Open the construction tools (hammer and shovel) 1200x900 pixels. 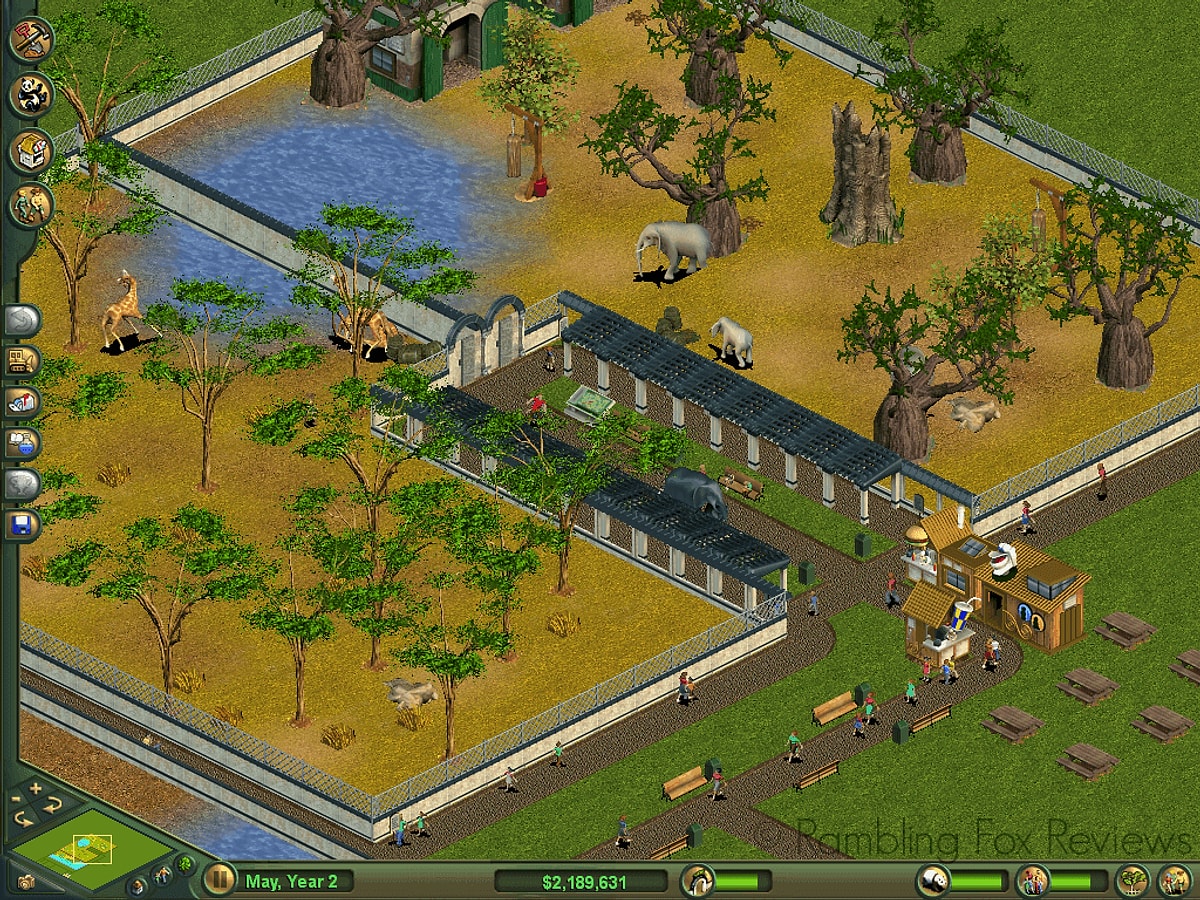click(30, 40)
